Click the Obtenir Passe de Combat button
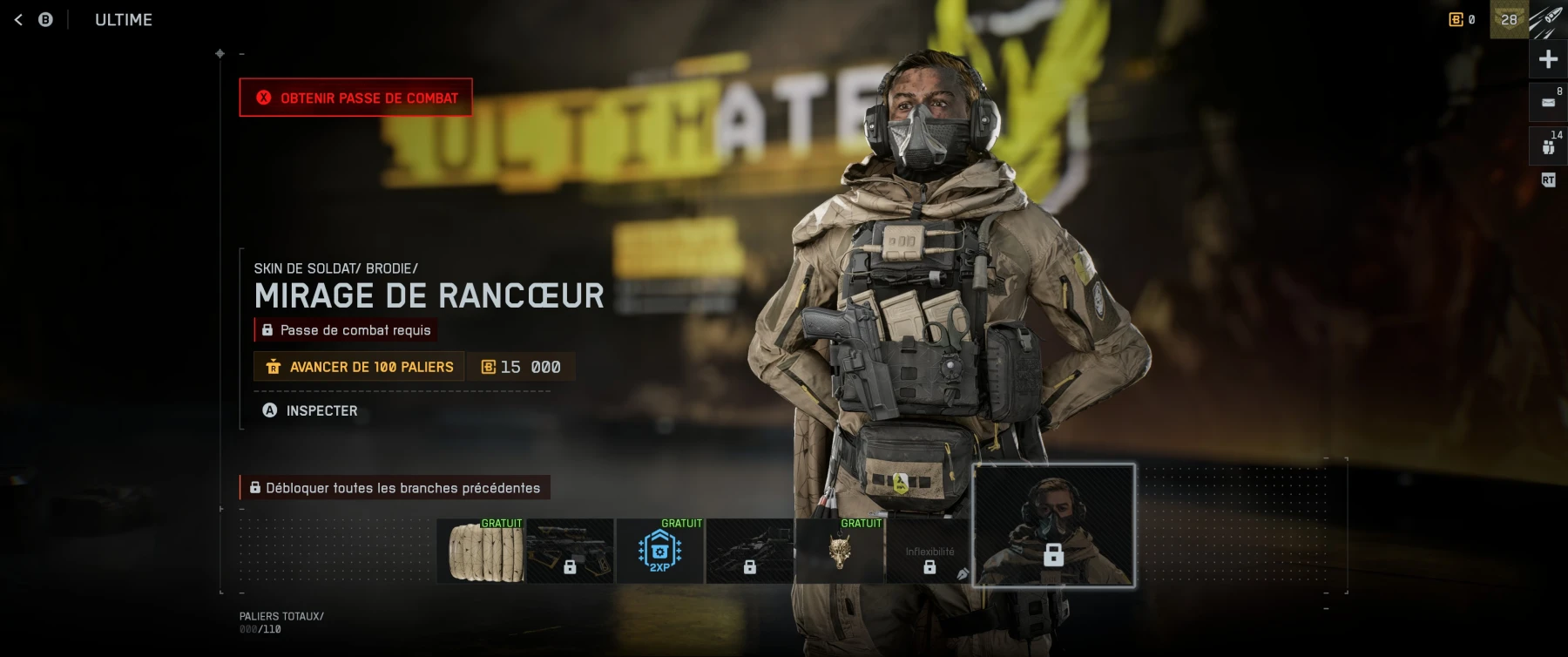 coord(355,98)
